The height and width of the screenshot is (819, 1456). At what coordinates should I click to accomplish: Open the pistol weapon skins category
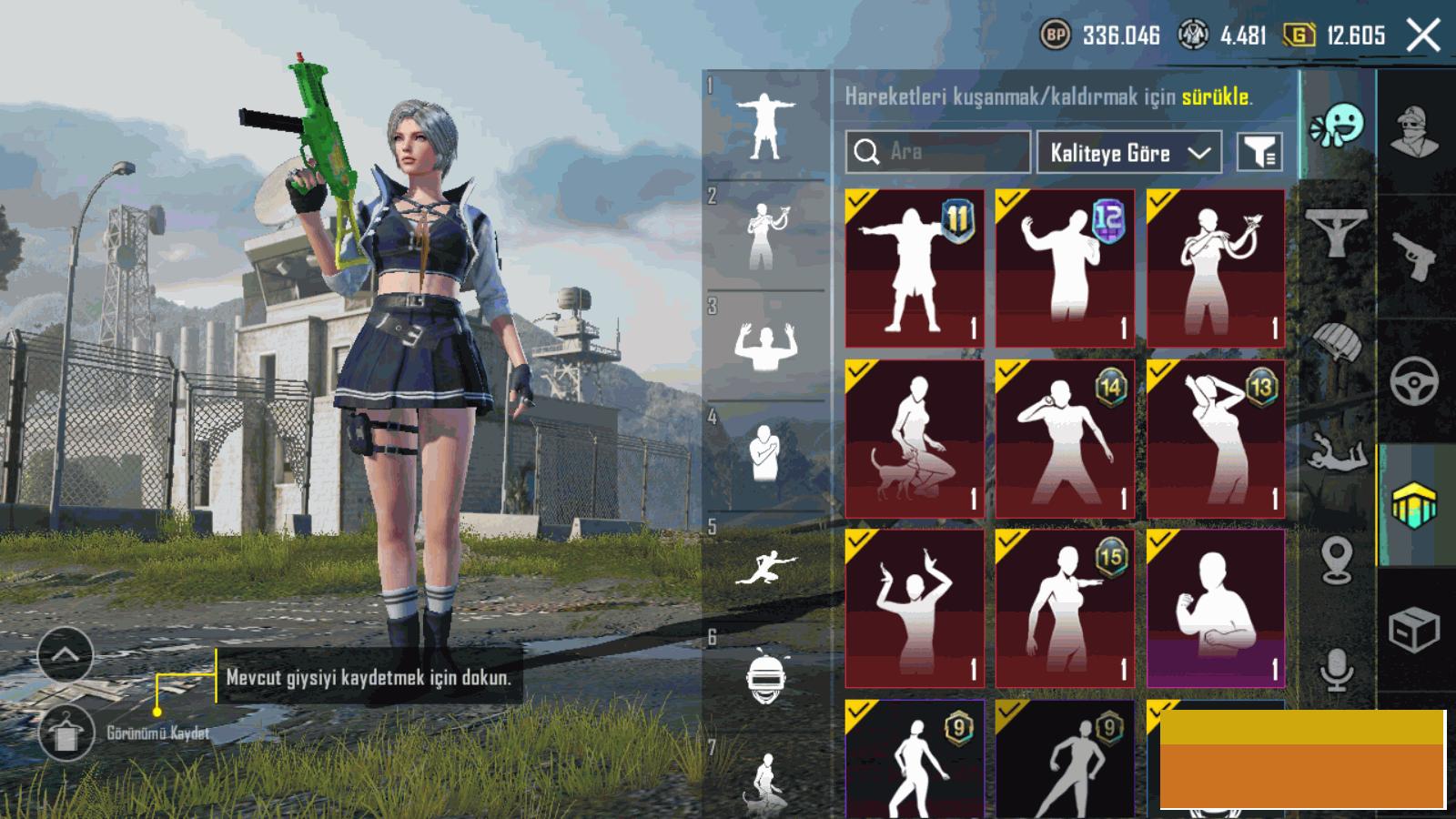[x=1415, y=257]
